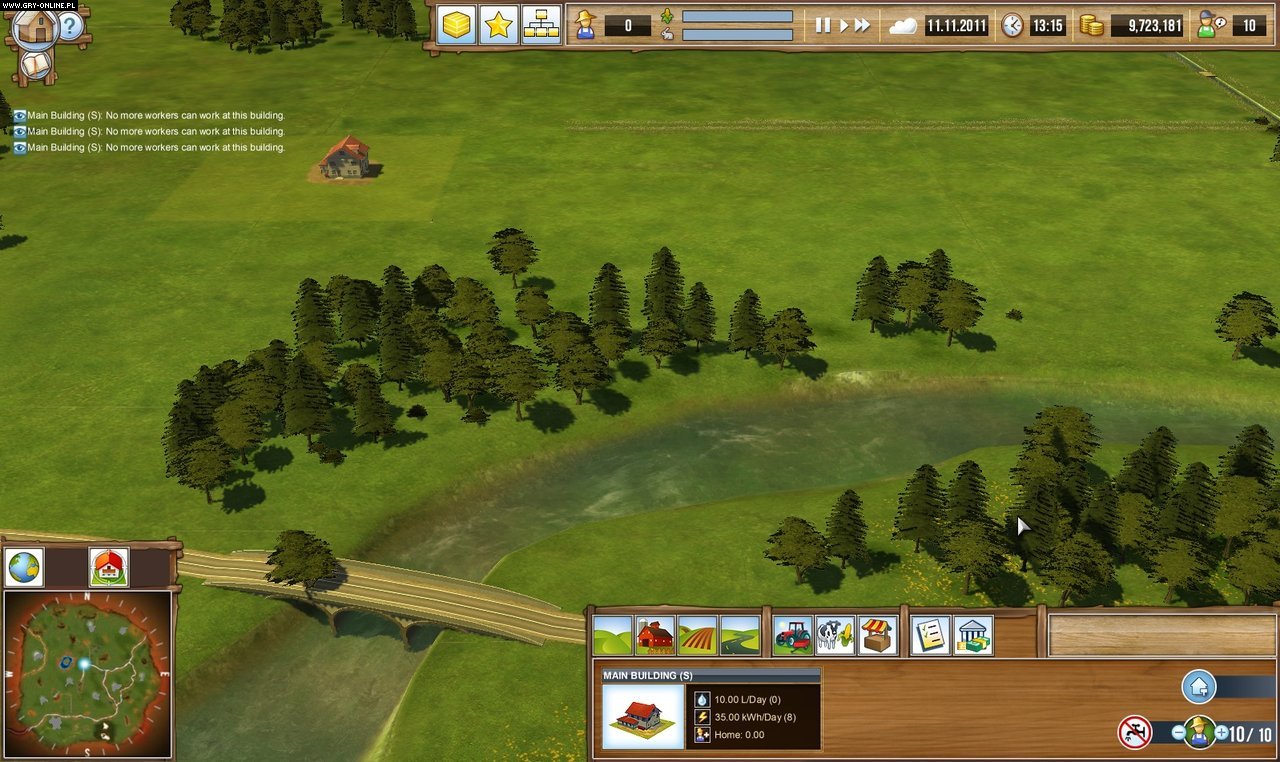Open the star favorites panel
The image size is (1280, 762).
pyautogui.click(x=497, y=25)
